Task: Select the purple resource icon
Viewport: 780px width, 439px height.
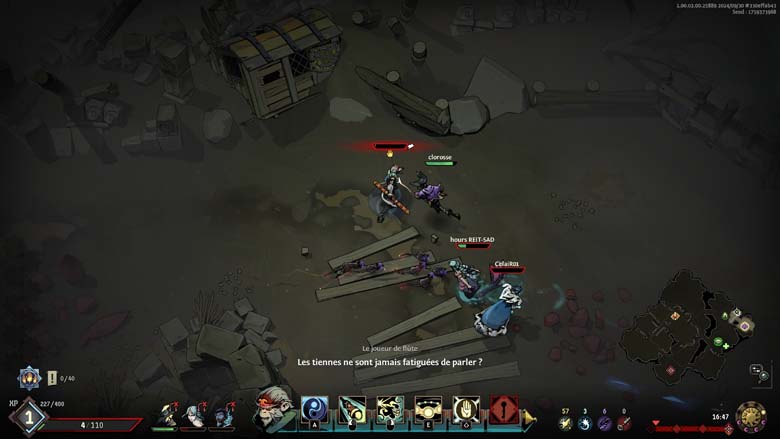Action: (x=604, y=423)
